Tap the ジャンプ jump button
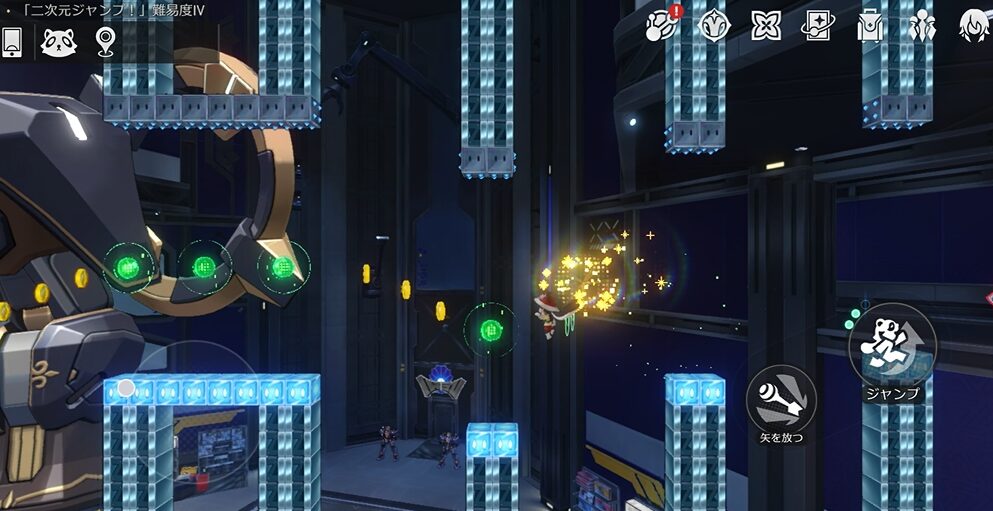Screen dimensions: 993x511 [892, 345]
